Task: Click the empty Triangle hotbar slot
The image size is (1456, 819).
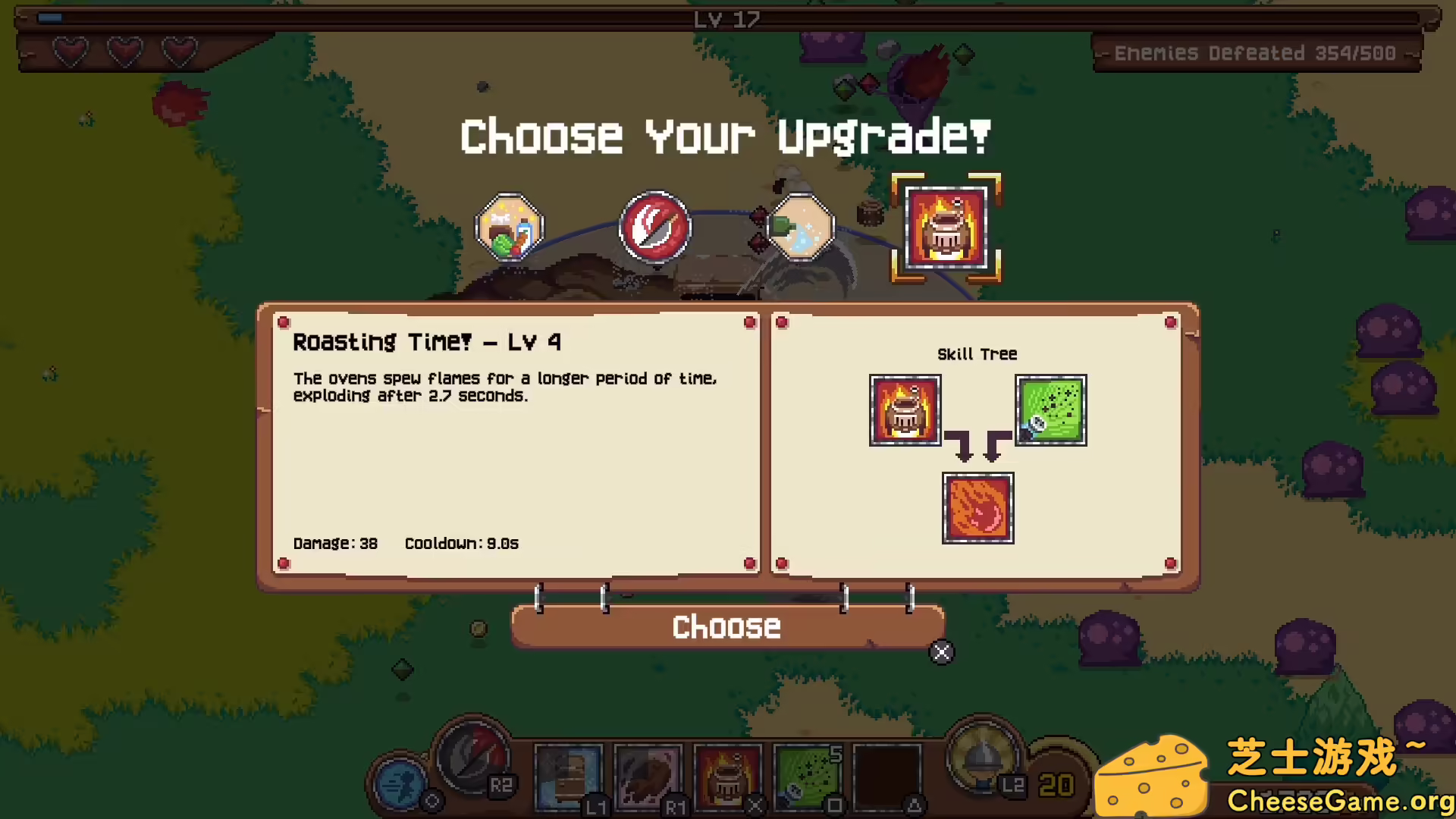Action: 887,777
